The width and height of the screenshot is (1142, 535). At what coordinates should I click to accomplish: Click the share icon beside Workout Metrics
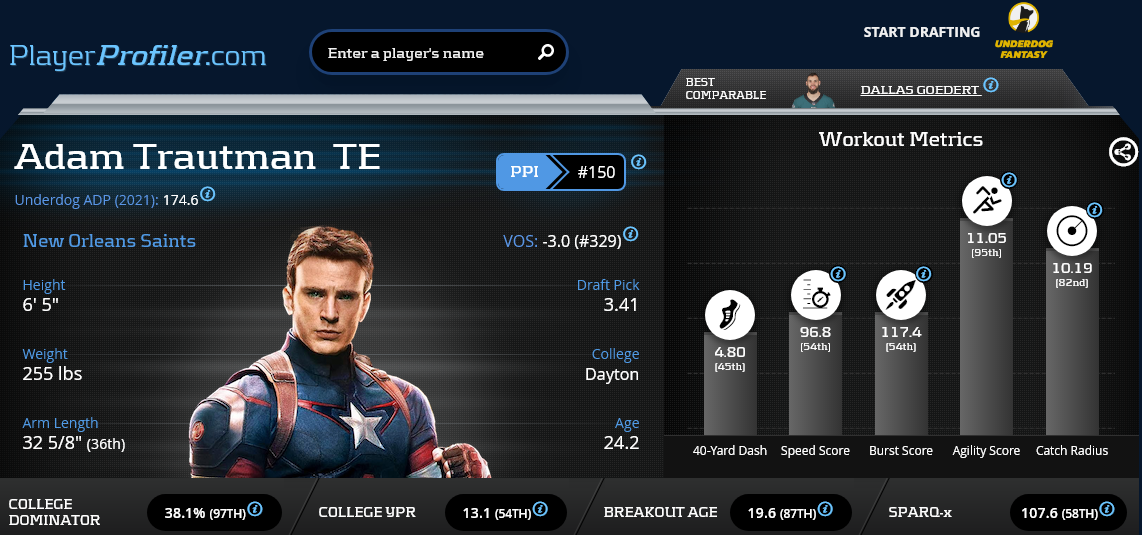tap(1122, 152)
